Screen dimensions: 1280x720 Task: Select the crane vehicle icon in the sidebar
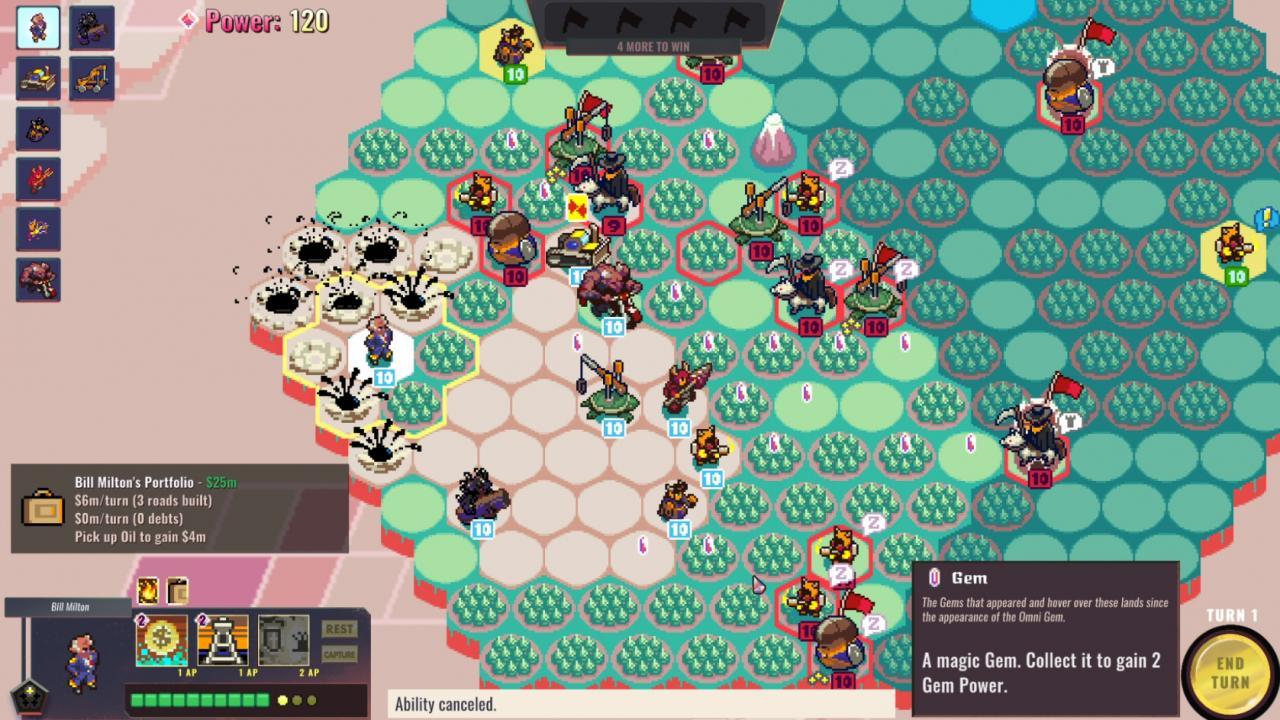point(92,79)
